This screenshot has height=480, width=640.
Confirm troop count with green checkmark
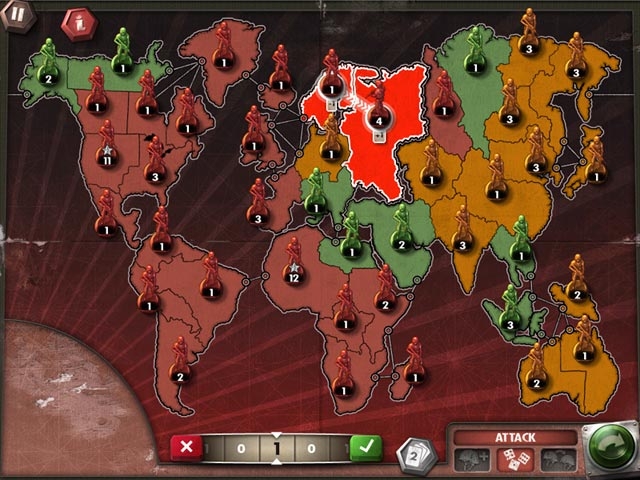point(366,448)
